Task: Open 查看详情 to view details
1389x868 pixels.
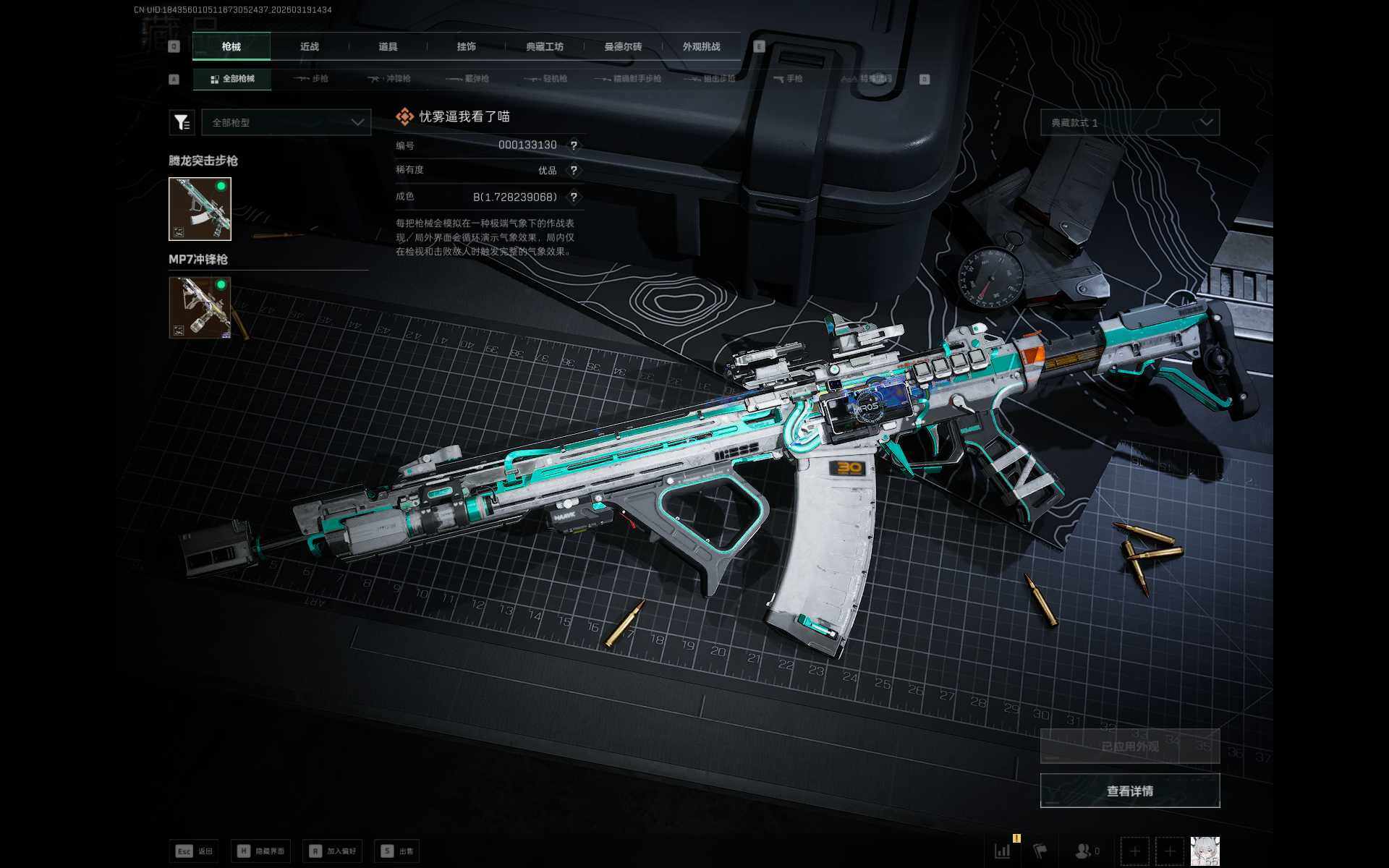Action: [1129, 791]
